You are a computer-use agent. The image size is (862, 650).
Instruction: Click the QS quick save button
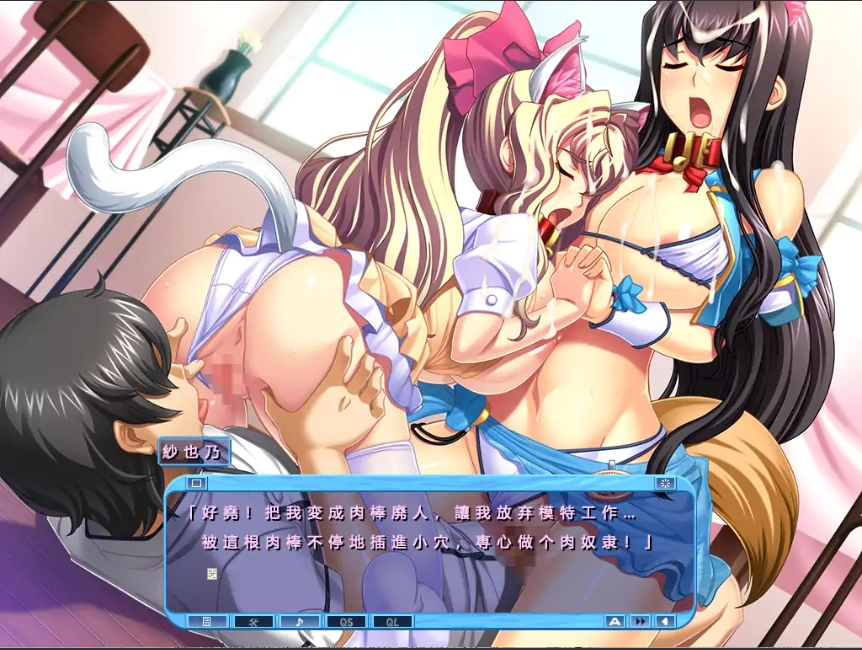click(x=346, y=621)
